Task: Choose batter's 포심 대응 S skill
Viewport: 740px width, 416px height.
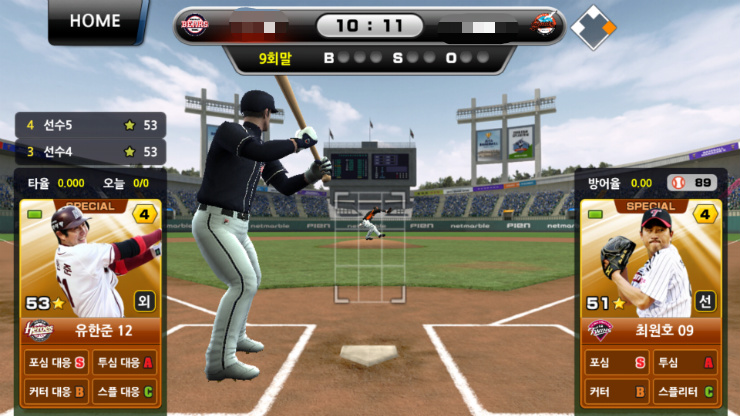Action: (x=56, y=362)
